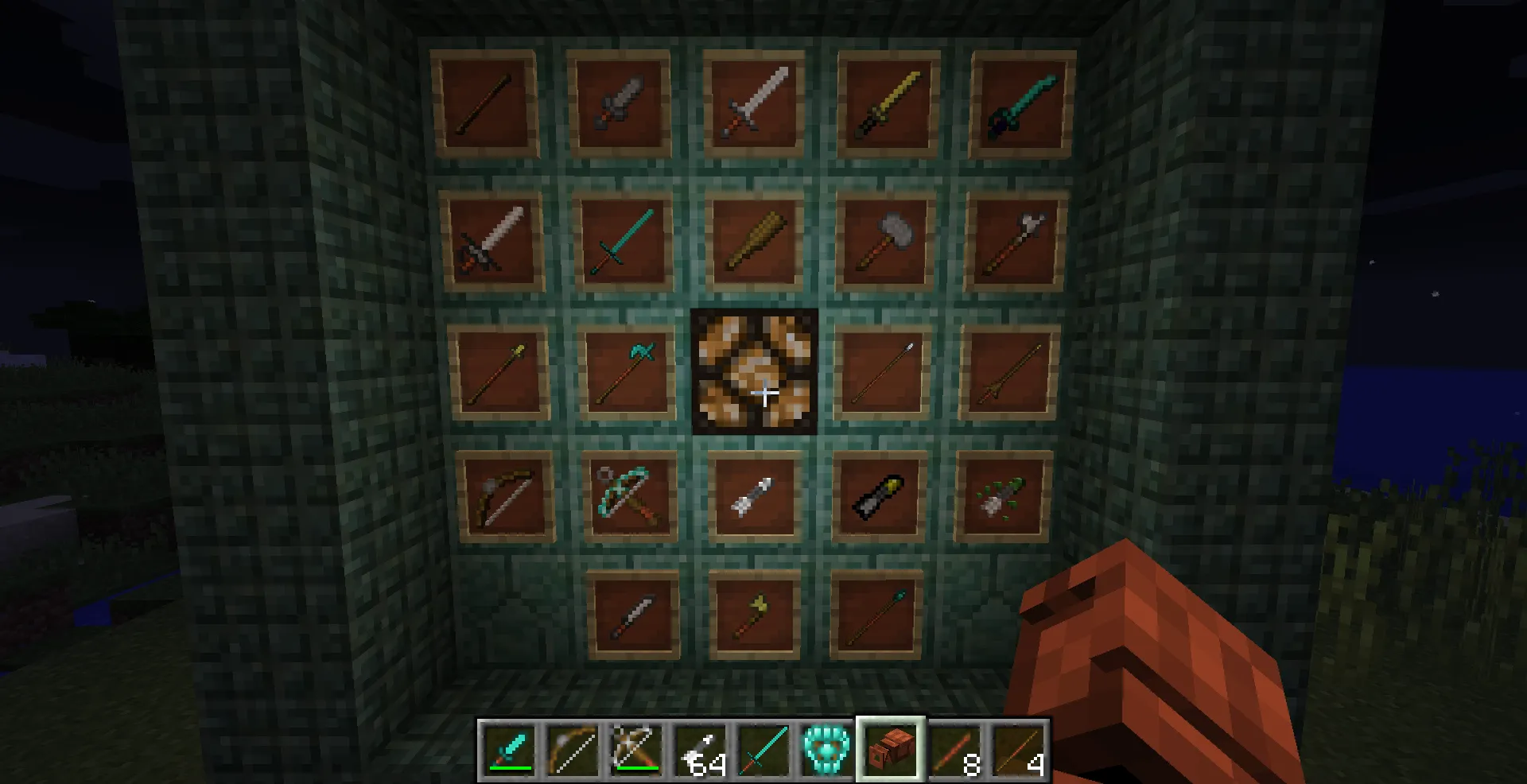Click the frame with the stone hammer
The height and width of the screenshot is (784, 1527).
[887, 241]
